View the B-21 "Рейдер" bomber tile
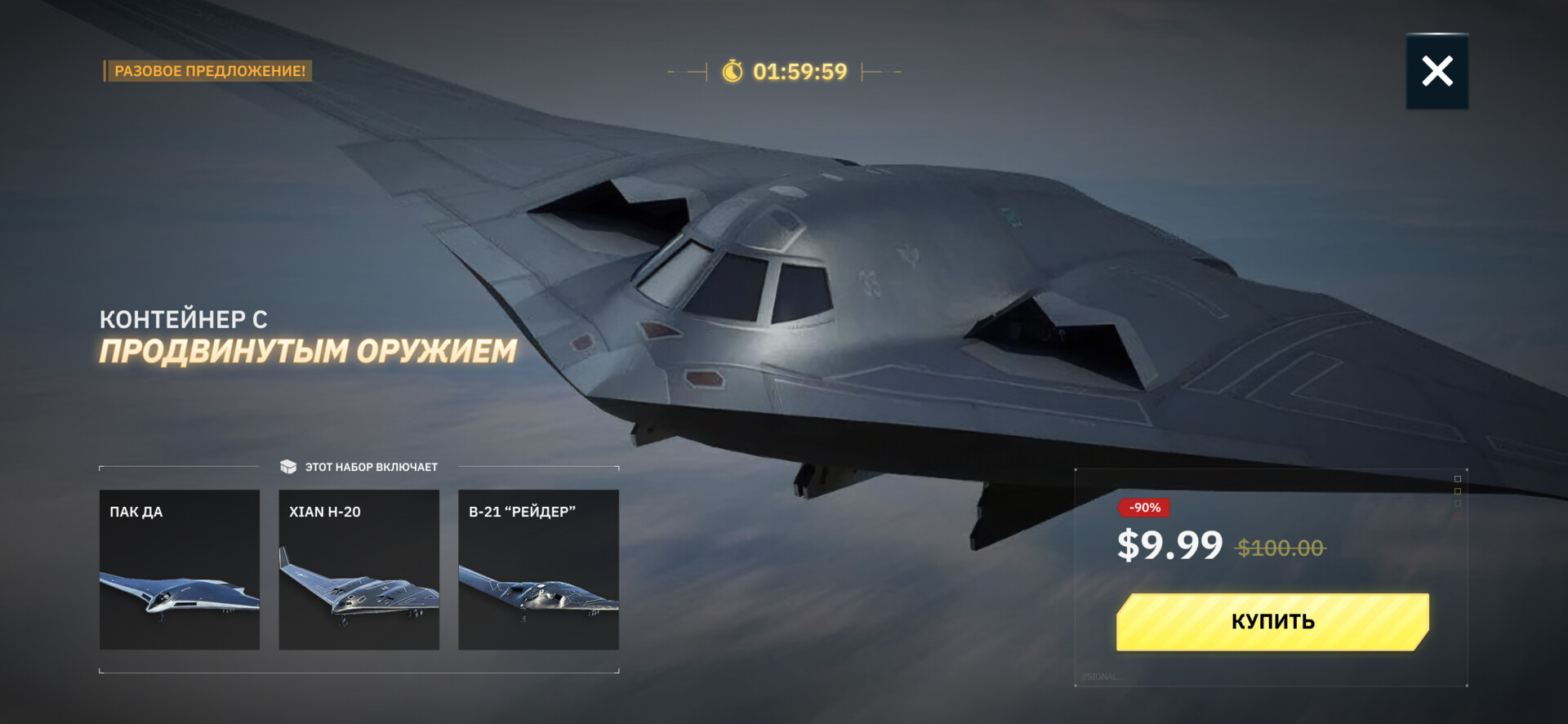Screen dimensions: 1568x724 [x=538, y=570]
